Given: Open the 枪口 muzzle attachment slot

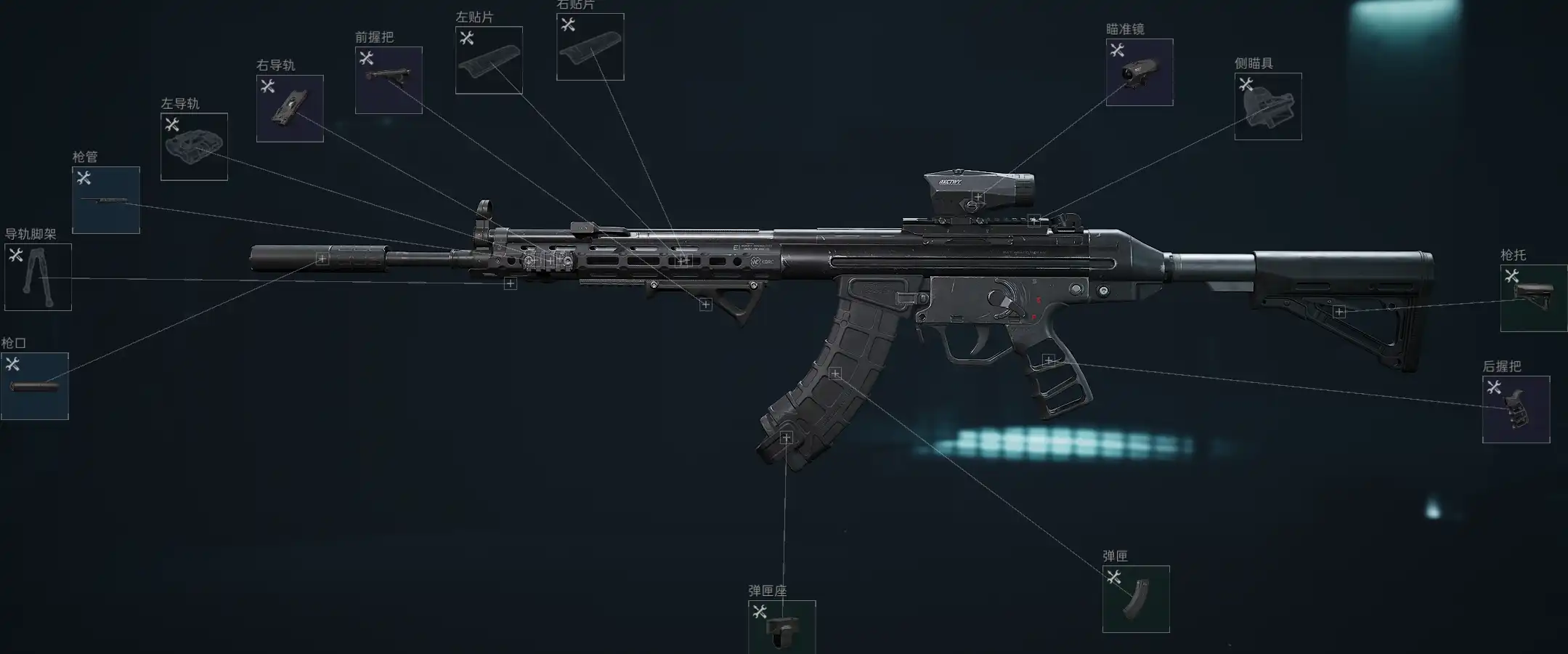Looking at the screenshot, I should coord(35,386).
